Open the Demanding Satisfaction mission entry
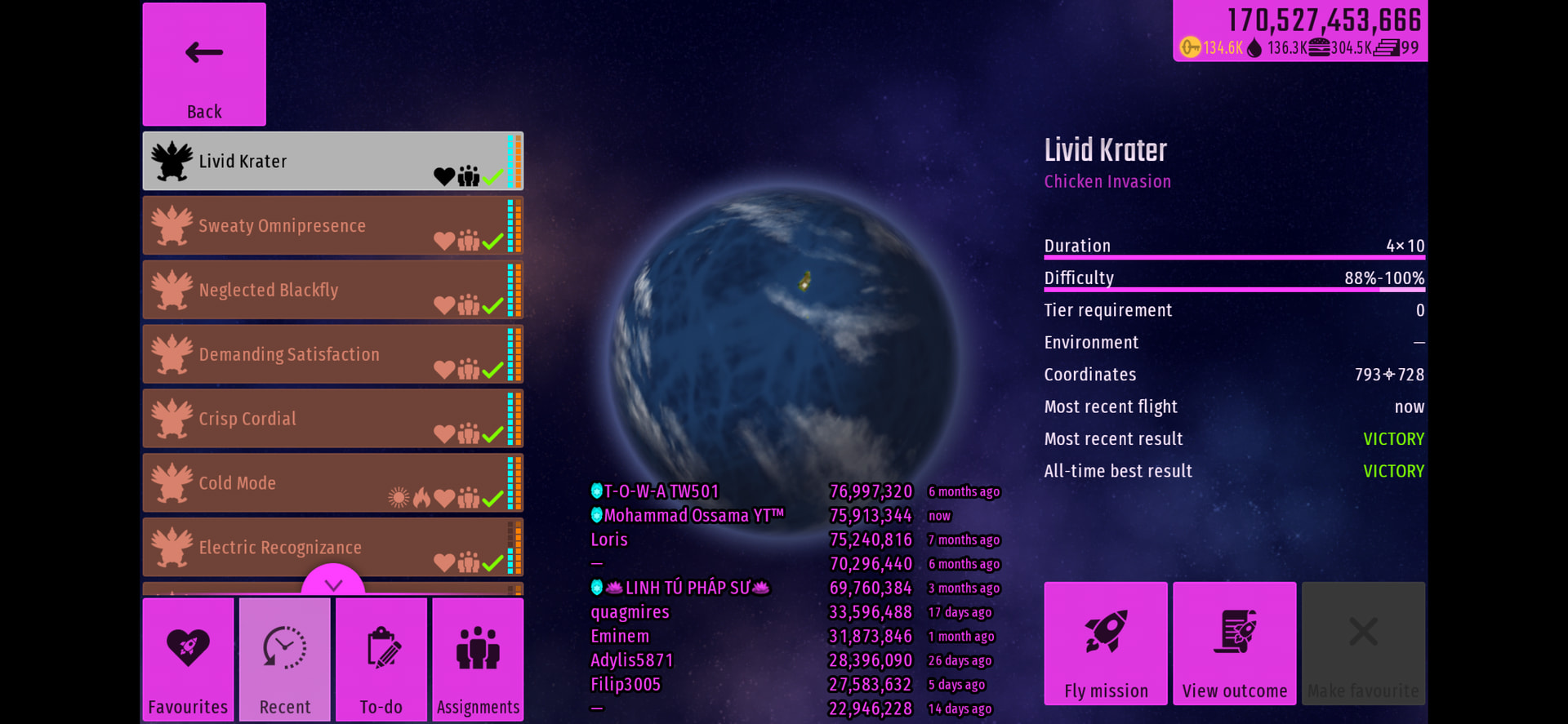The height and width of the screenshot is (724, 1568). [332, 355]
